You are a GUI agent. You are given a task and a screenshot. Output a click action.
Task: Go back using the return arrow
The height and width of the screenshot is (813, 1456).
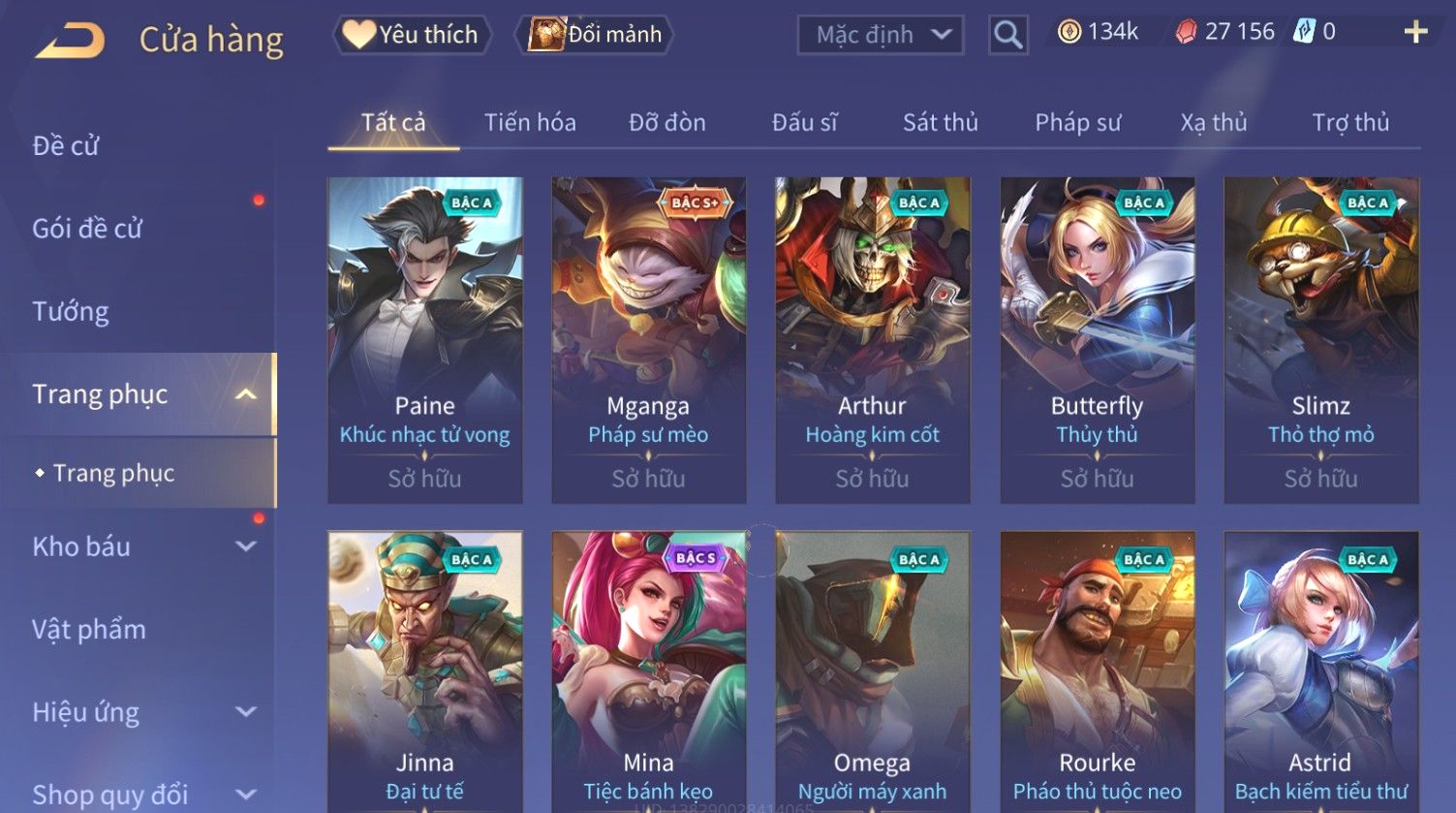[70, 41]
